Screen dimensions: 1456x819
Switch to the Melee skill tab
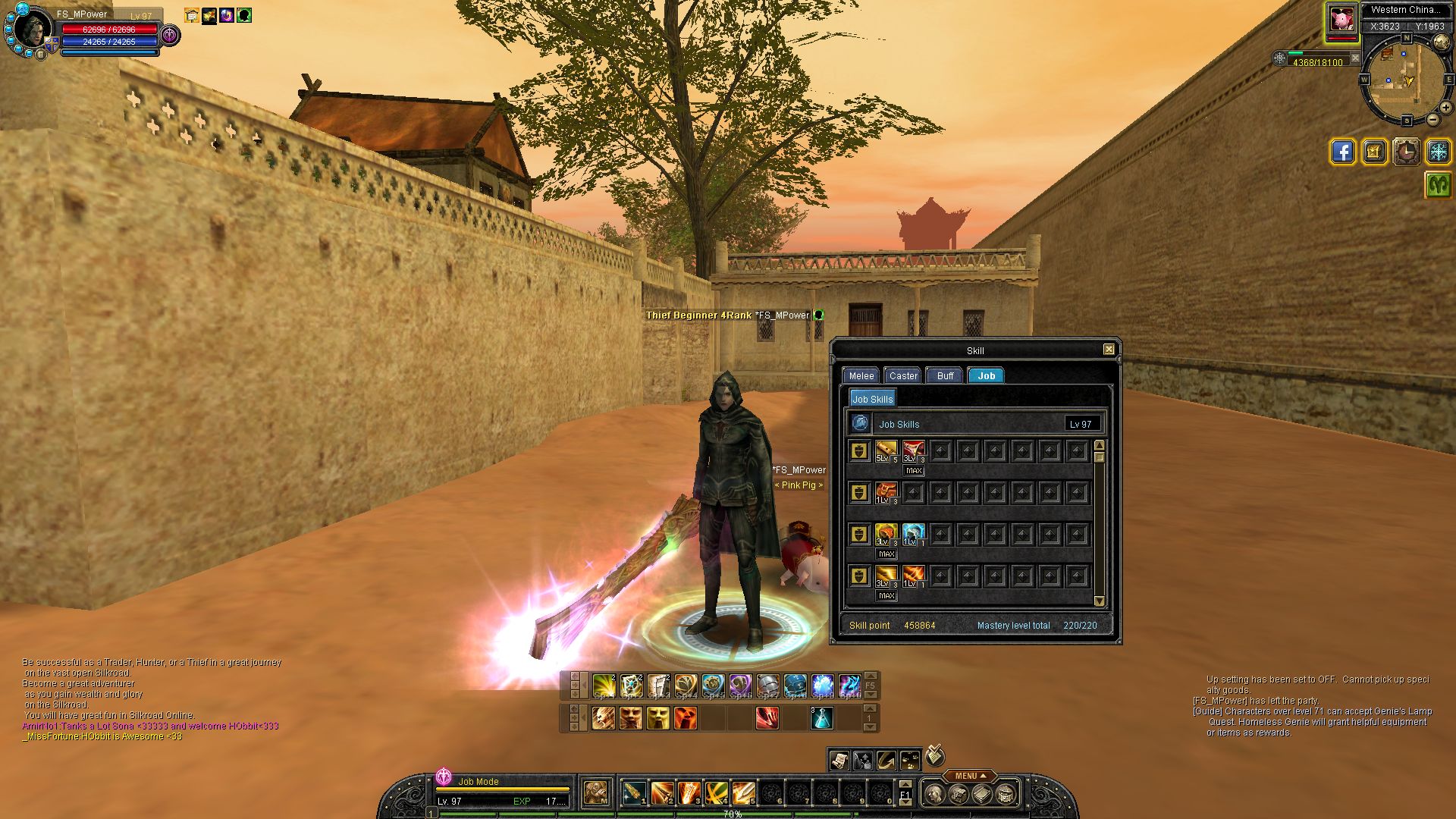861,375
